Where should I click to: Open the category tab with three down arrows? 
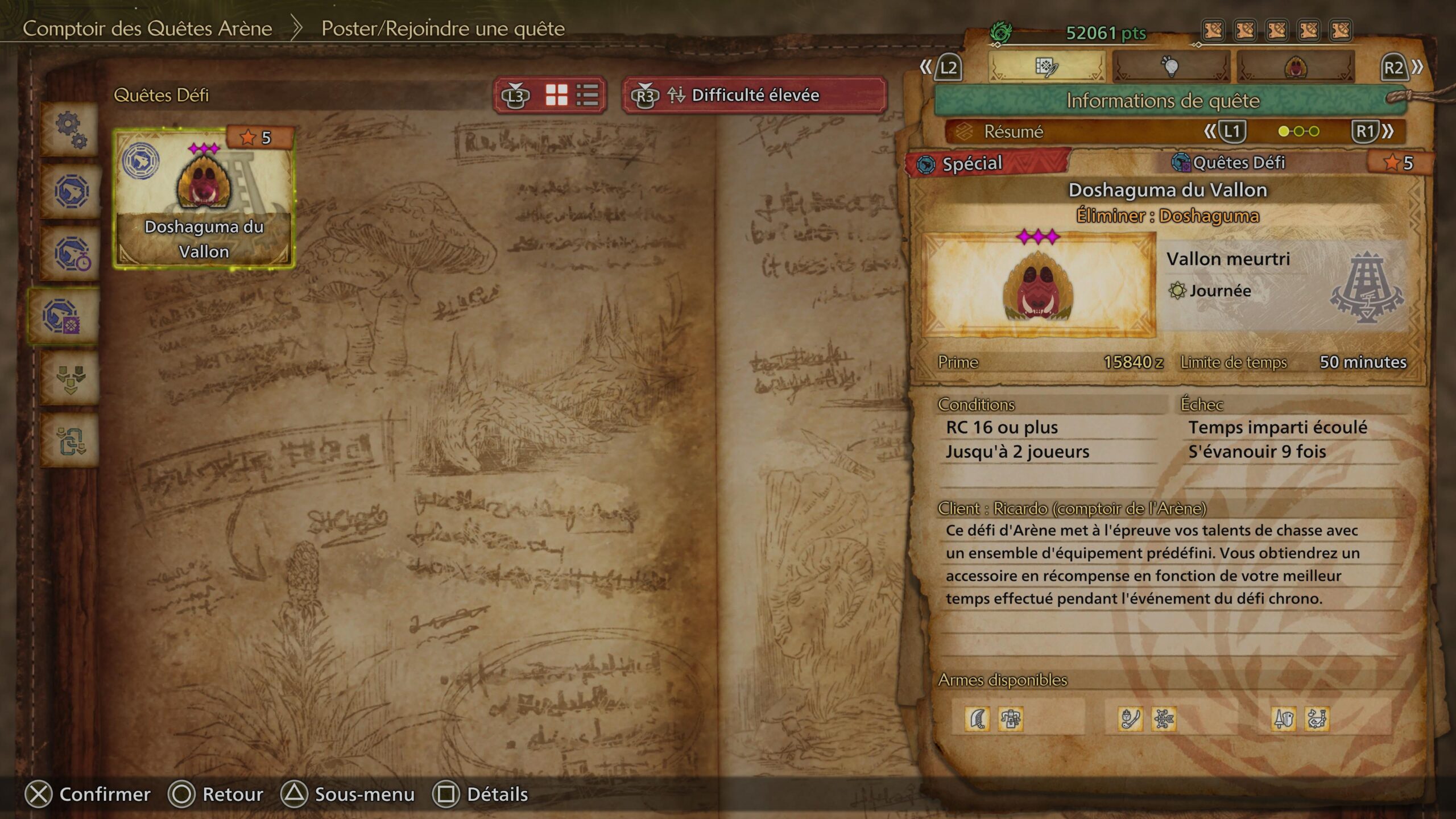tap(71, 379)
